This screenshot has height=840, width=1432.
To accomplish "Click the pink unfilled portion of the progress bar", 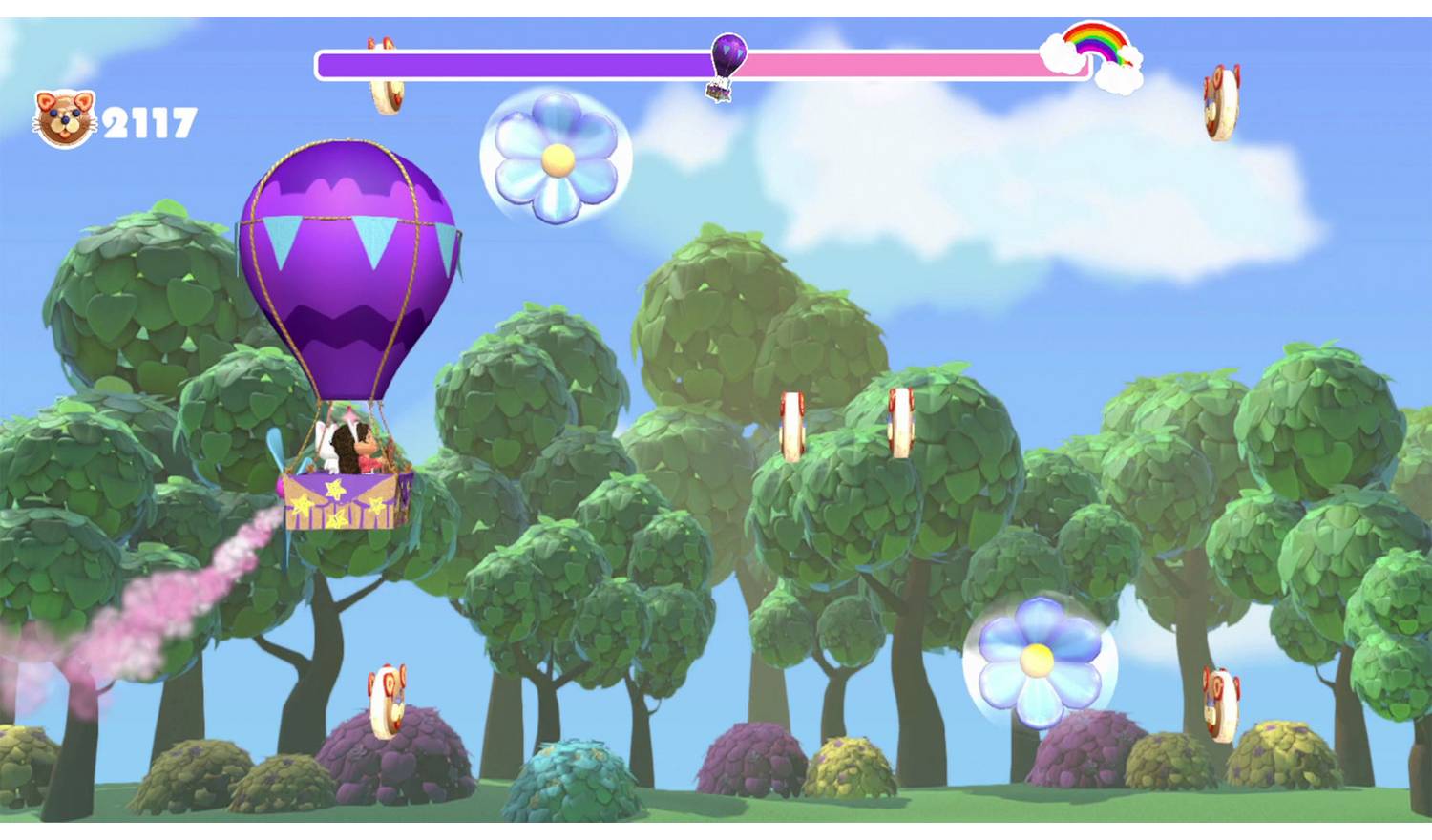I will (907, 61).
